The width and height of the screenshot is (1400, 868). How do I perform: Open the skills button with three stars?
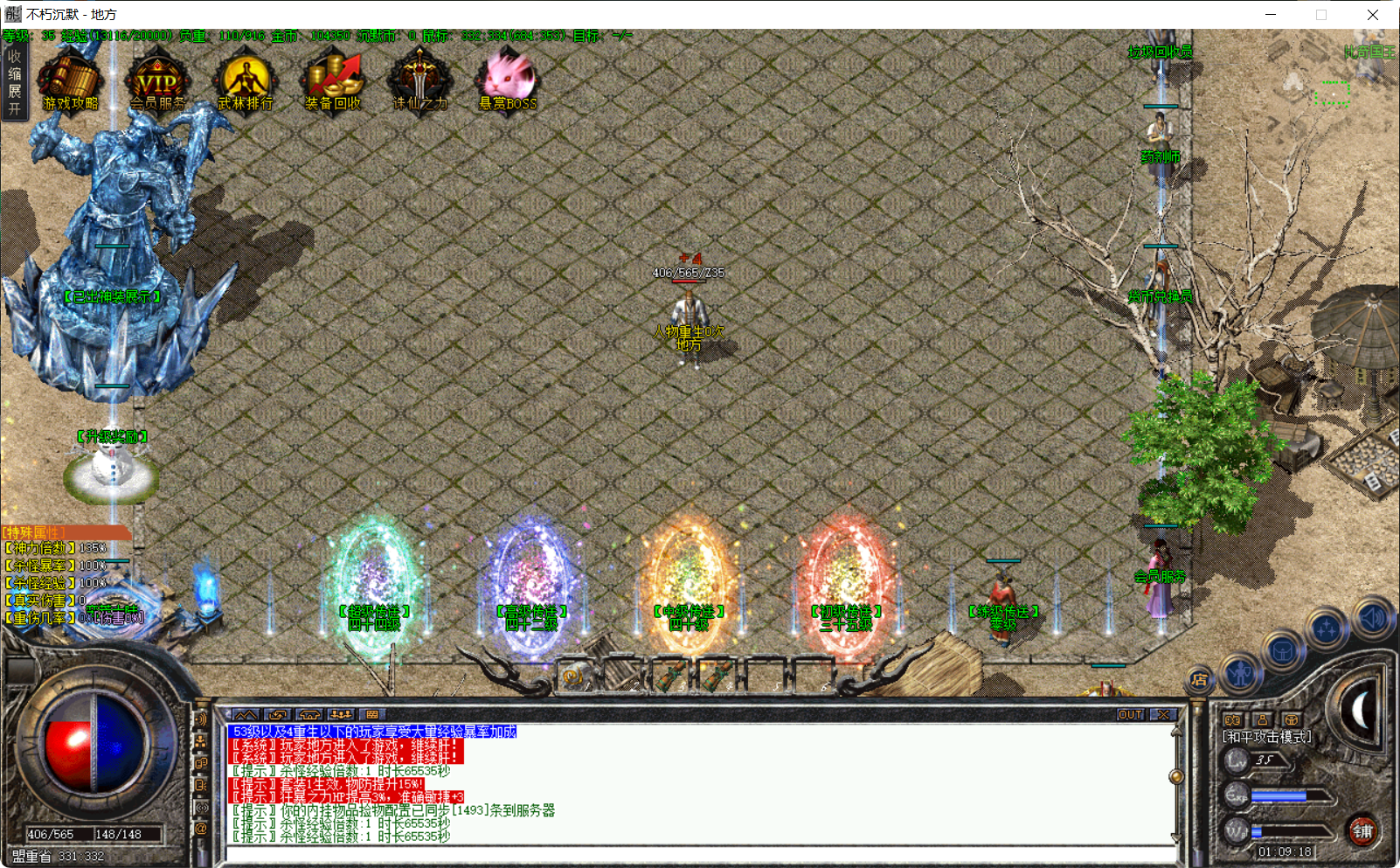click(1327, 629)
